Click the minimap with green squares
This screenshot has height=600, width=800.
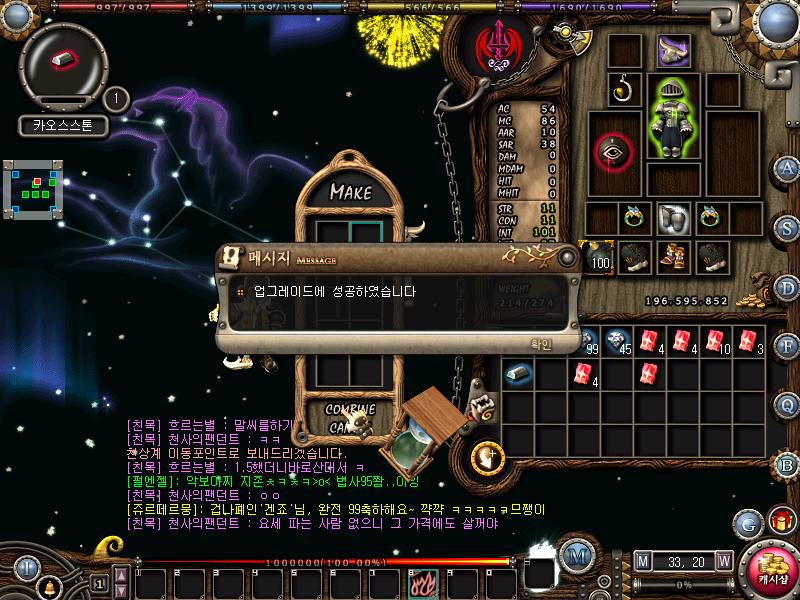click(x=34, y=189)
